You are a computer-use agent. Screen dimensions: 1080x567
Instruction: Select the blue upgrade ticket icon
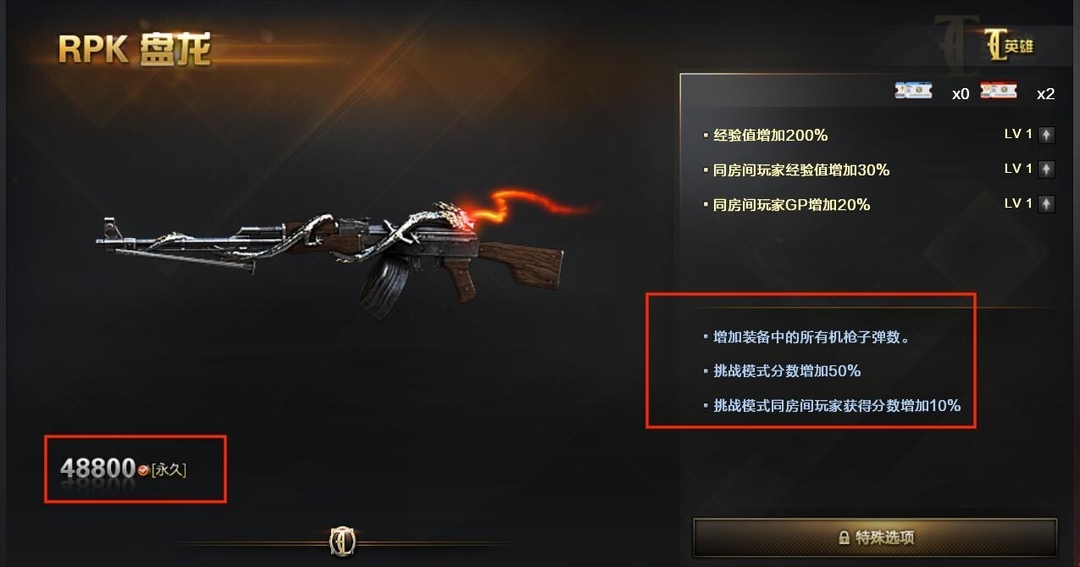coord(913,91)
